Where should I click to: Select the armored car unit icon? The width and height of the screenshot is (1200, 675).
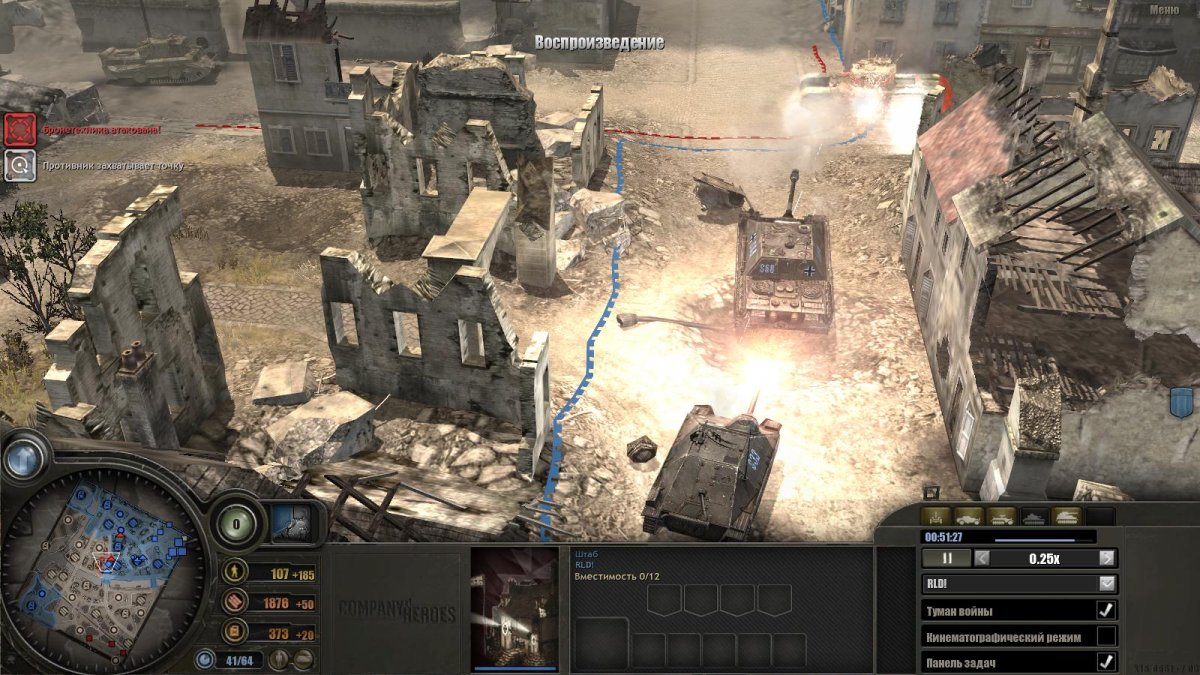click(x=968, y=517)
